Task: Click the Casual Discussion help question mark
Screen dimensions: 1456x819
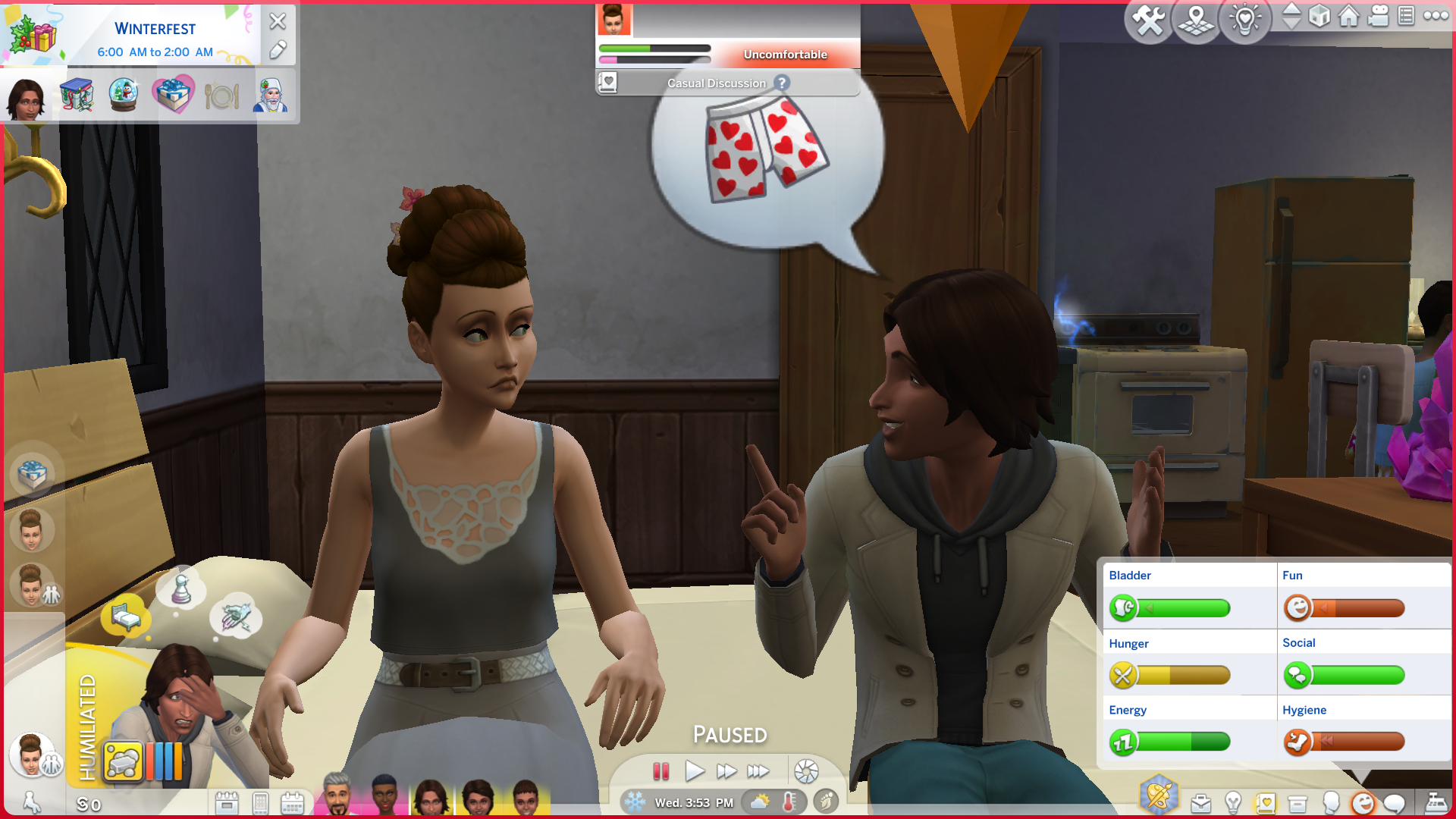Action: point(782,83)
